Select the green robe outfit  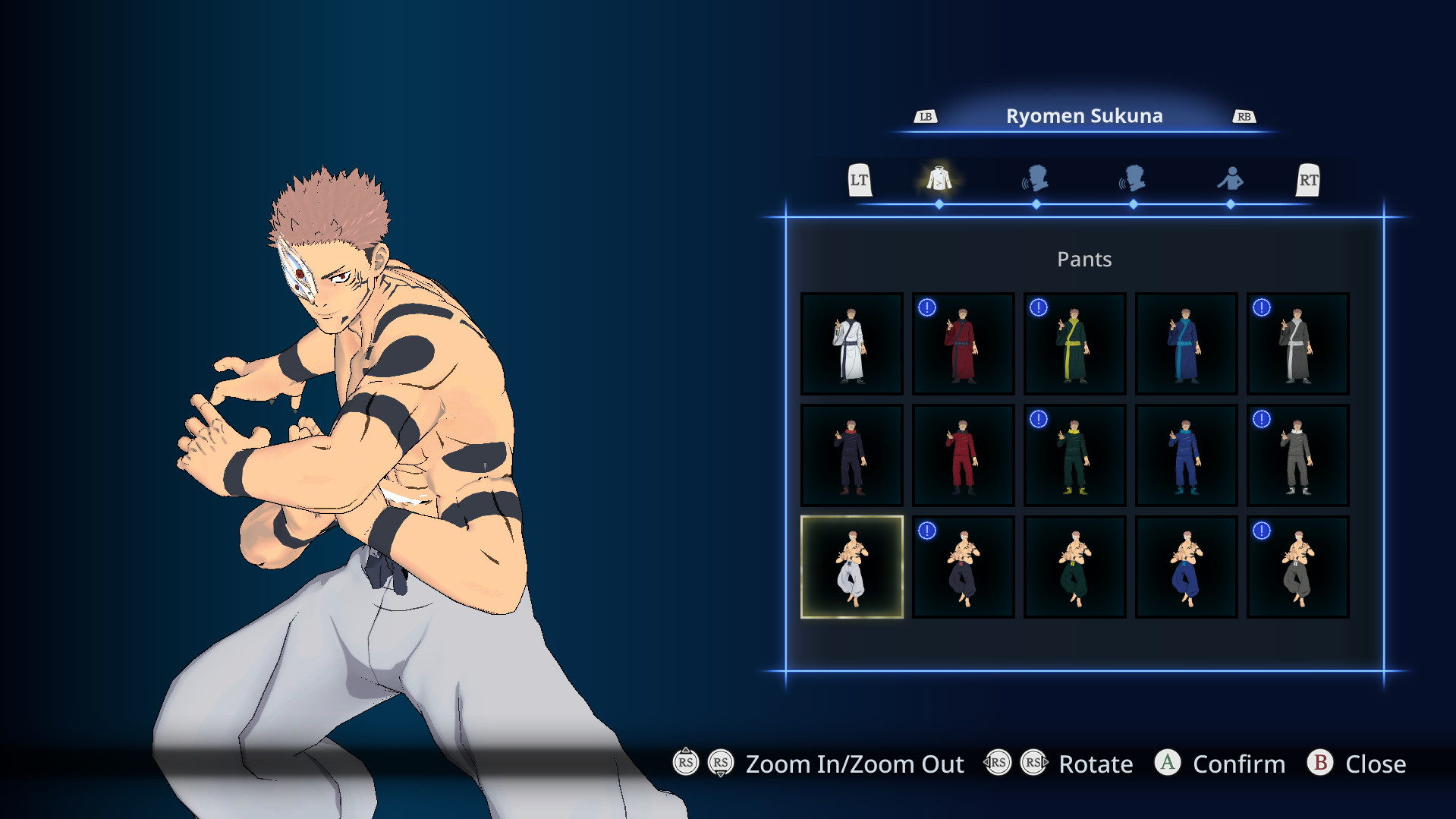click(1074, 343)
